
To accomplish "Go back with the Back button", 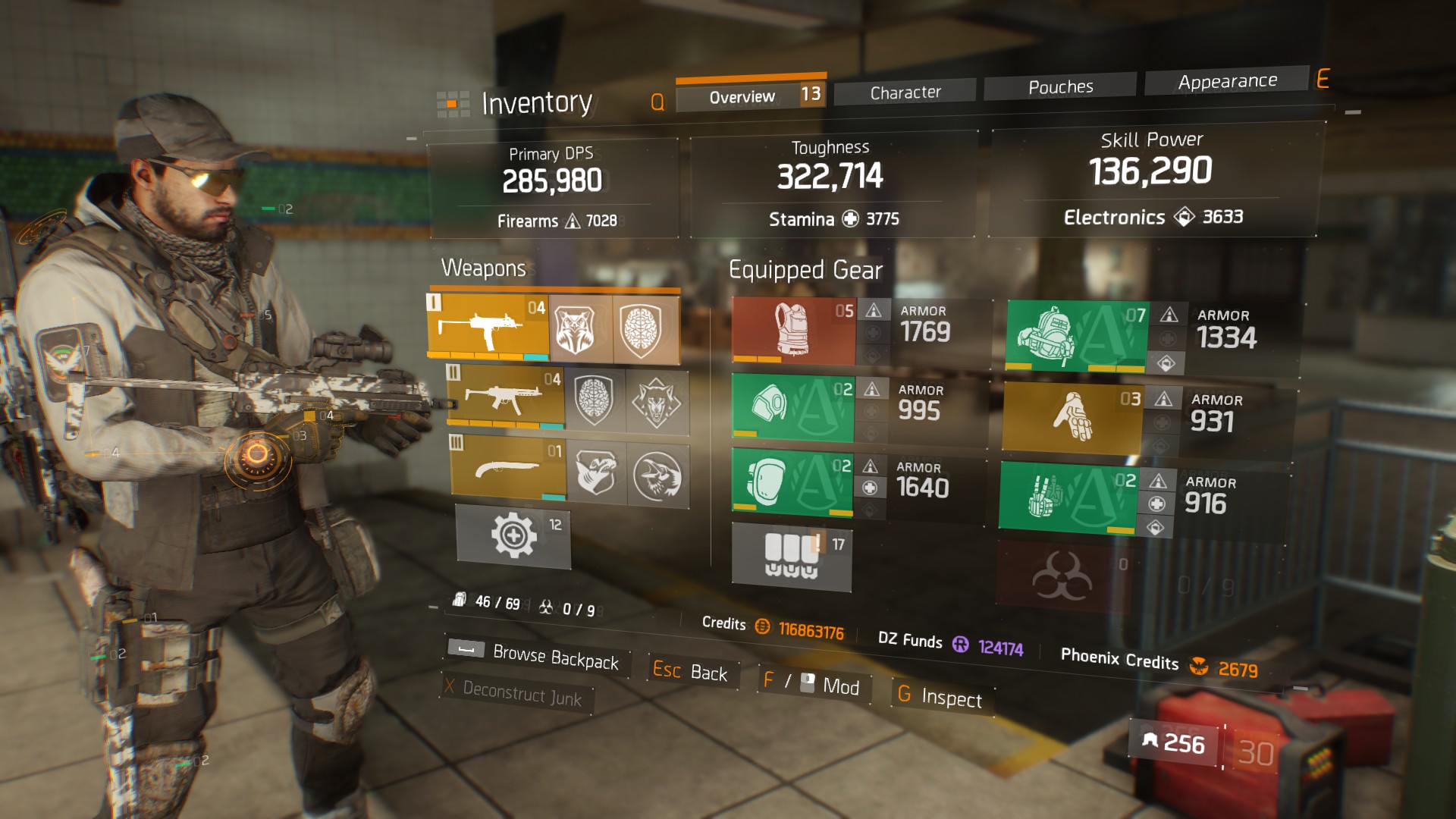I will (690, 671).
